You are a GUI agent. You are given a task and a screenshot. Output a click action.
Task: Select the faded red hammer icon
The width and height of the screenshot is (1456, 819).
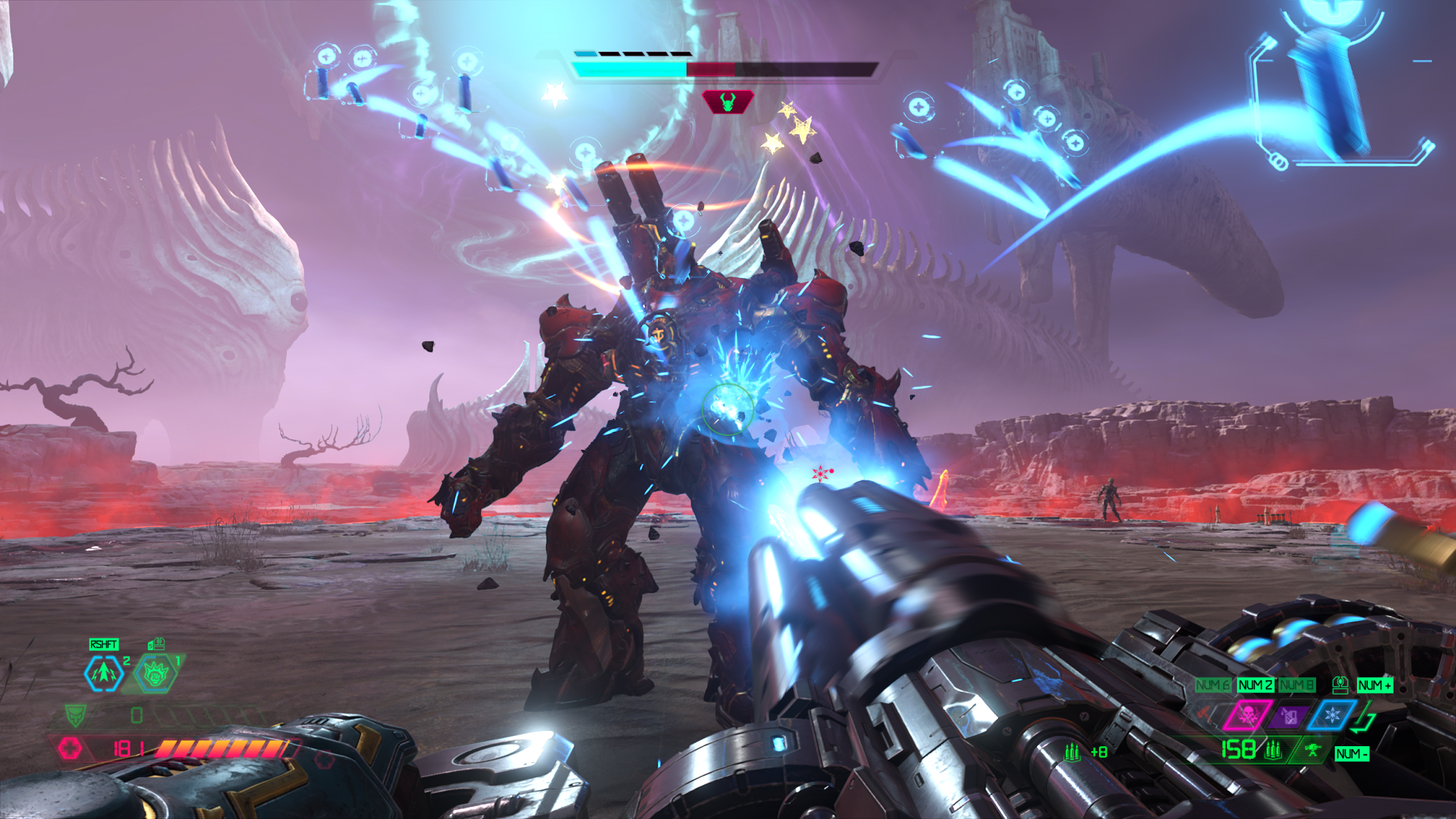pyautogui.click(x=1205, y=714)
